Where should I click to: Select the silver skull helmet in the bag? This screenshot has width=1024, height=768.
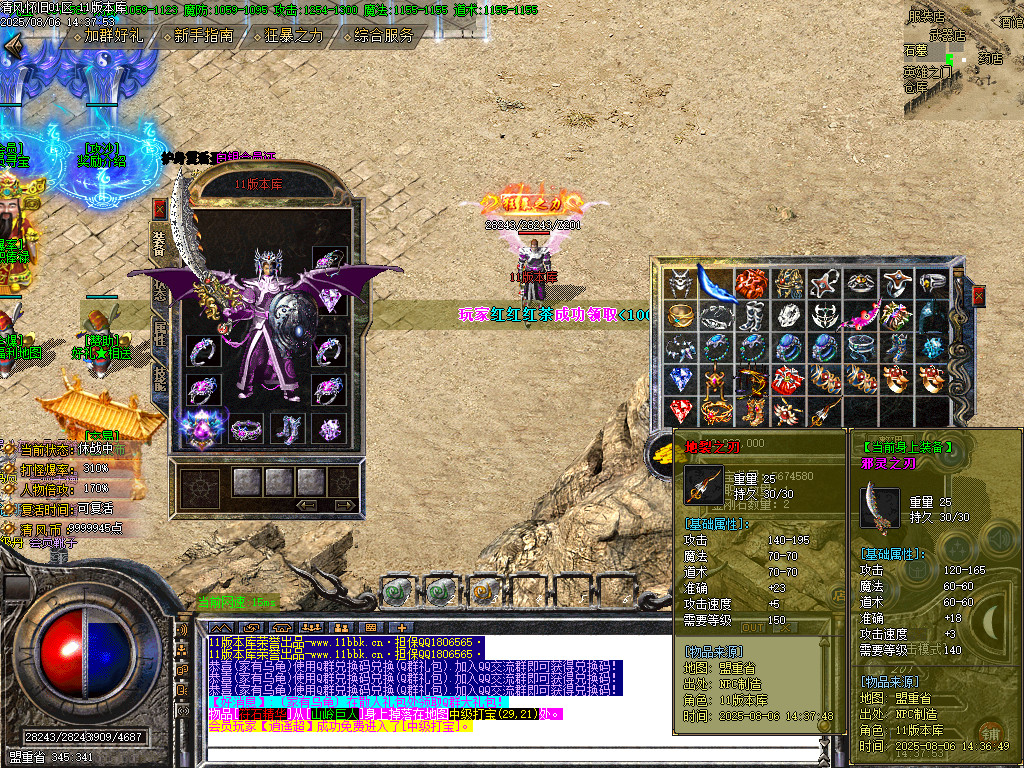point(681,283)
